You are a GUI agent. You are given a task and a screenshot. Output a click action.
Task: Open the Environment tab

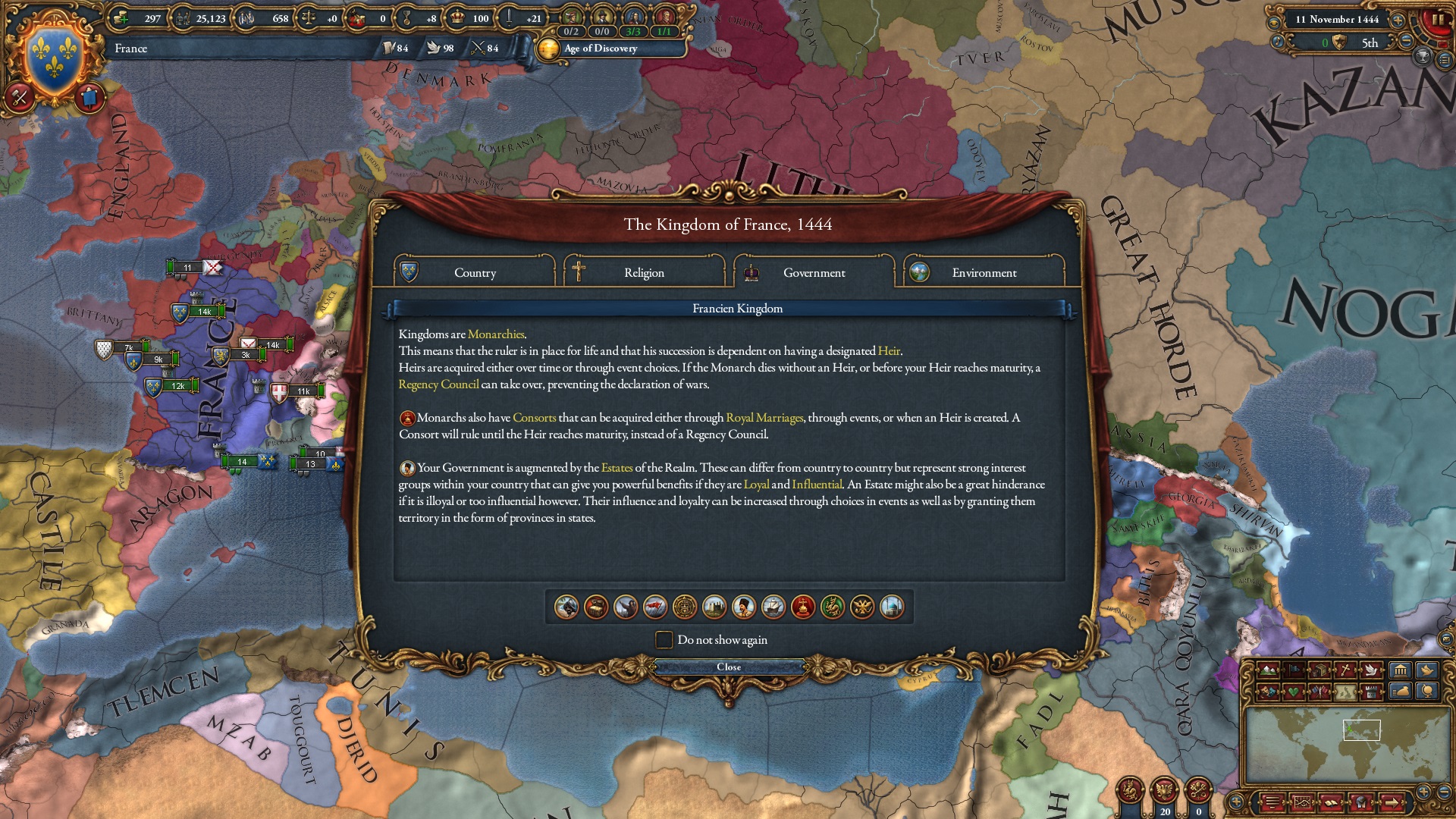(984, 273)
